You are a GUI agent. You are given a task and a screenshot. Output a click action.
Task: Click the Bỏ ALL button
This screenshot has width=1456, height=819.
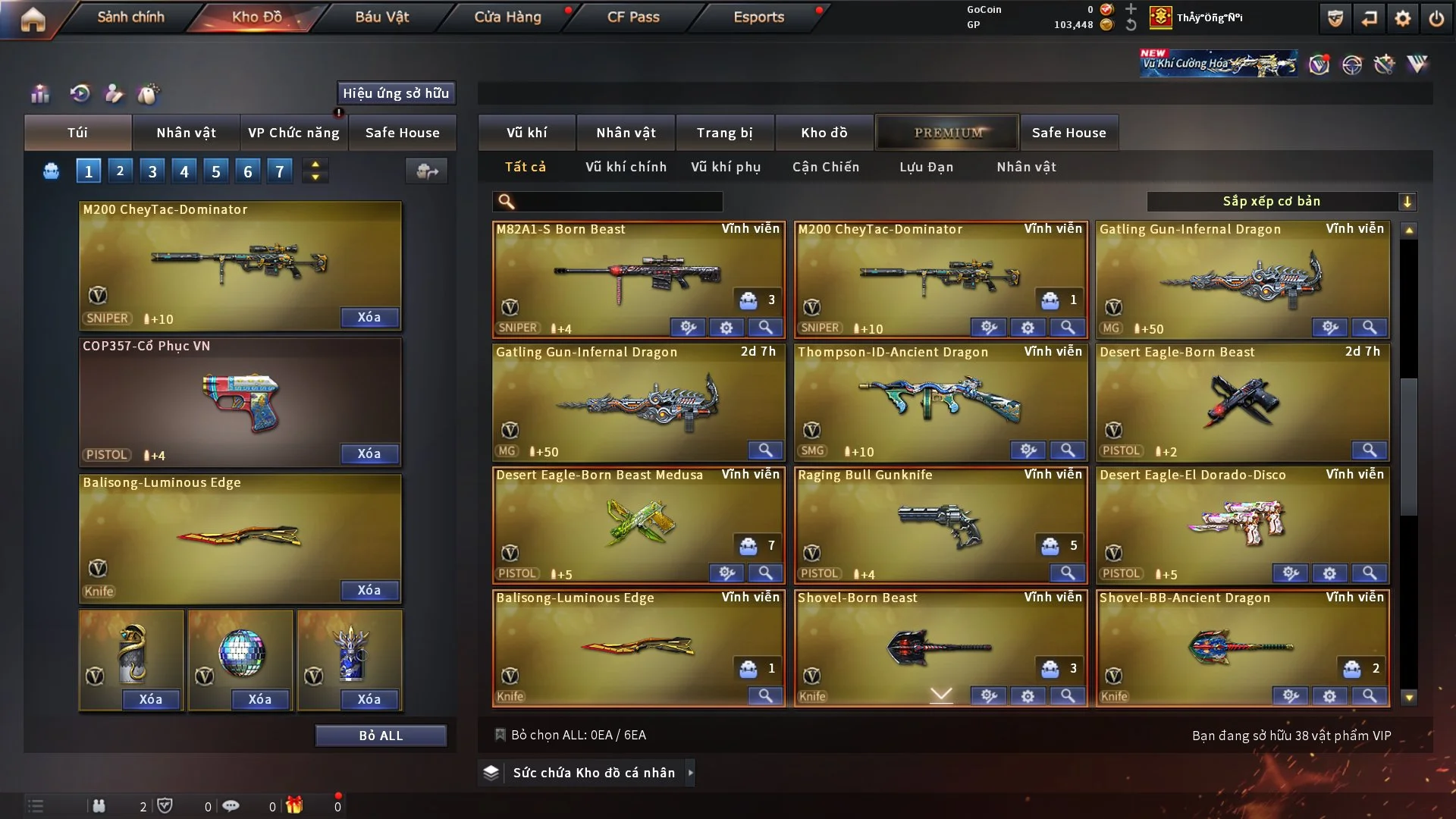[x=381, y=736]
